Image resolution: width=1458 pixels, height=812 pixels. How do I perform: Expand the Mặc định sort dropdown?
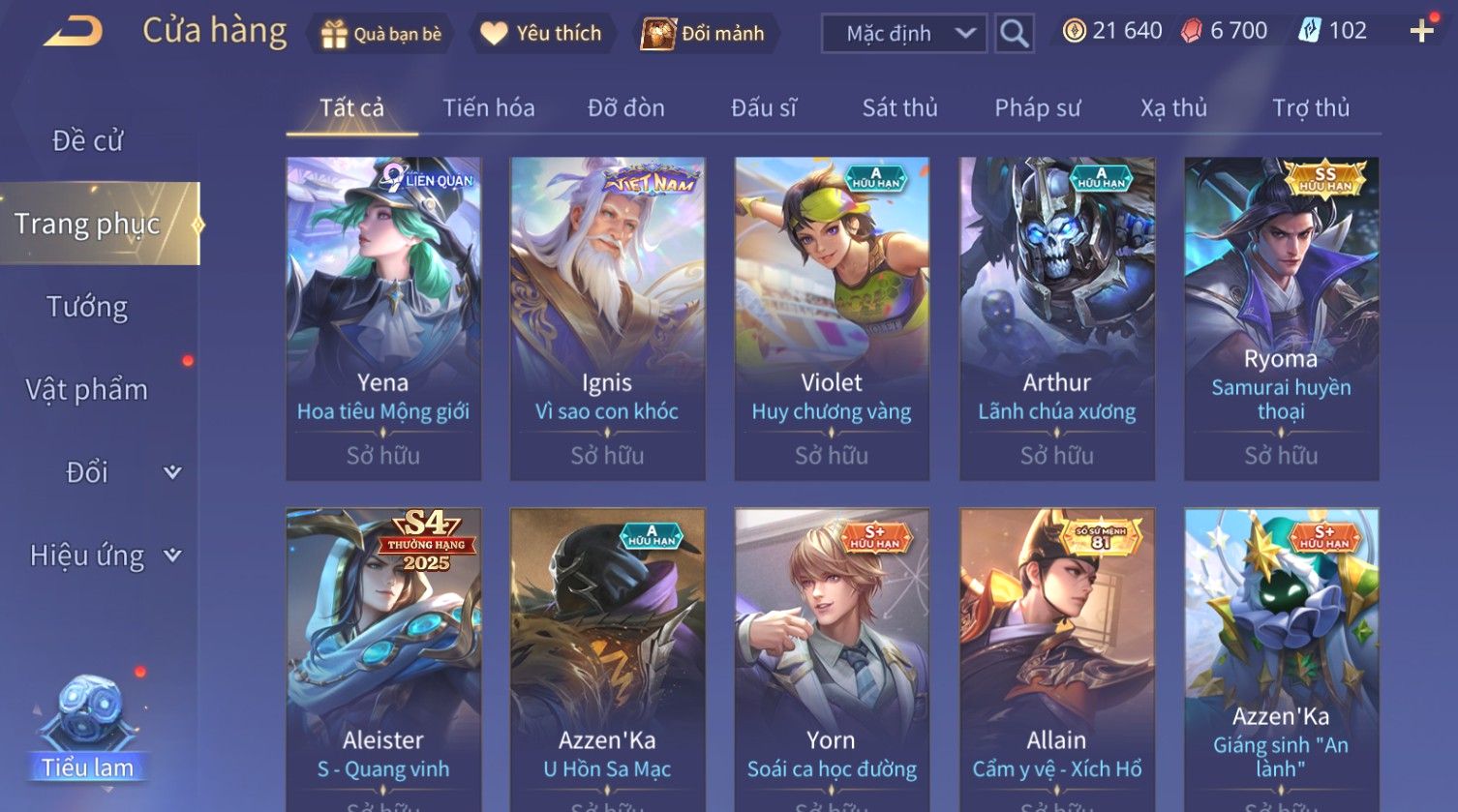903,34
